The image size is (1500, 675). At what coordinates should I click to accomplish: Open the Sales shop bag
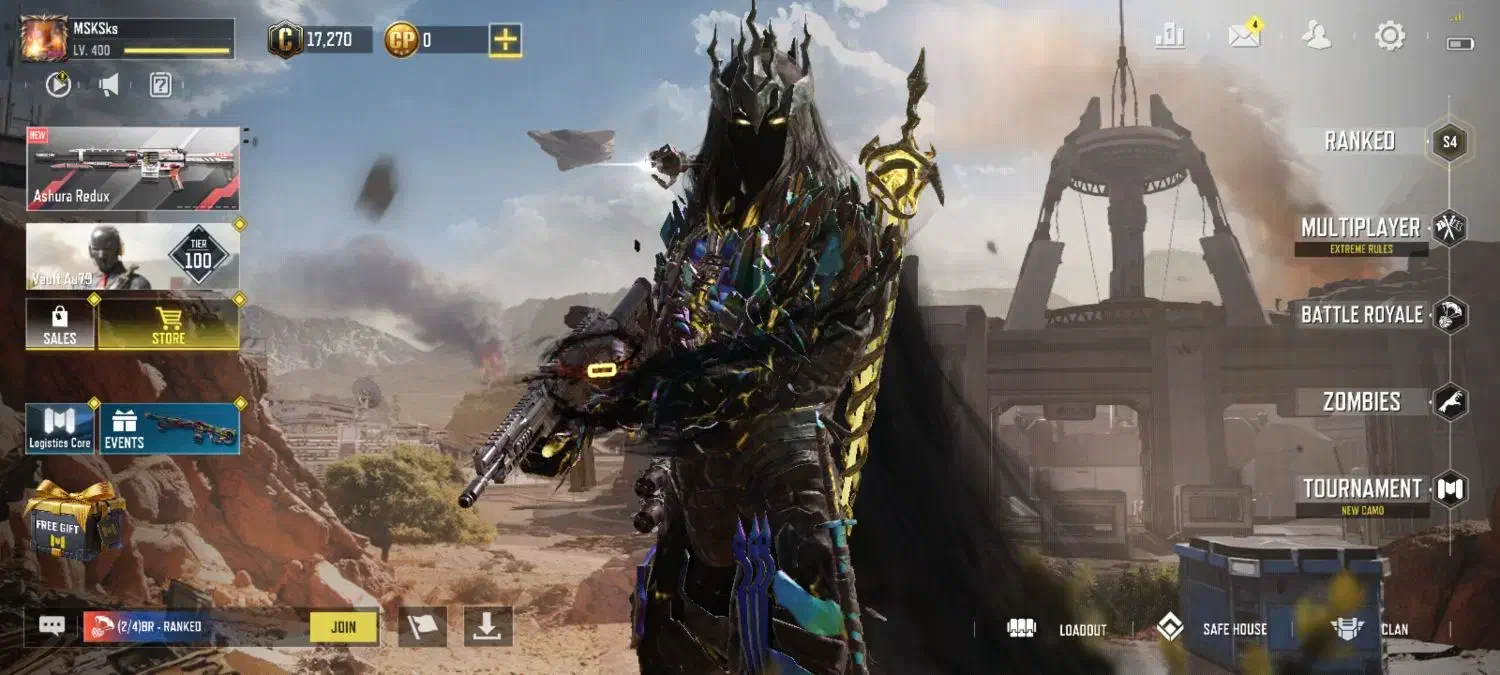[x=60, y=325]
